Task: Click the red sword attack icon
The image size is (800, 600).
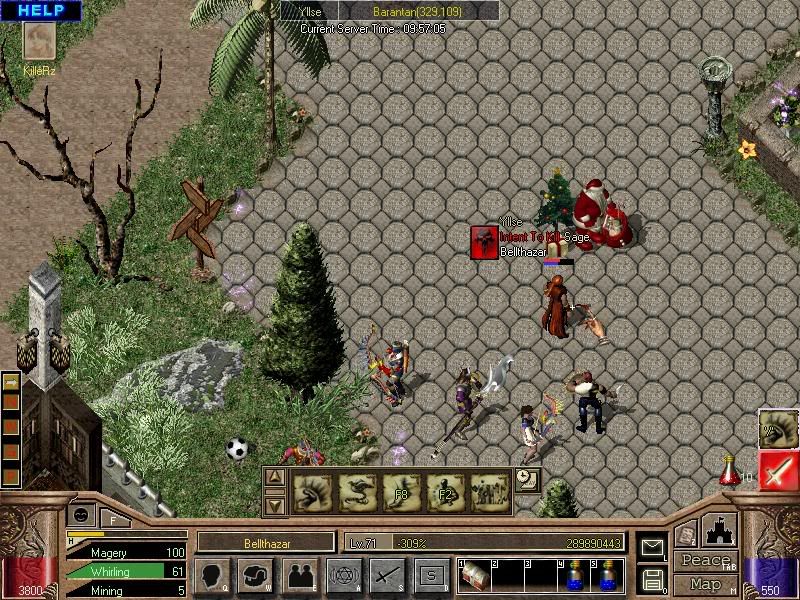Action: click(x=778, y=471)
